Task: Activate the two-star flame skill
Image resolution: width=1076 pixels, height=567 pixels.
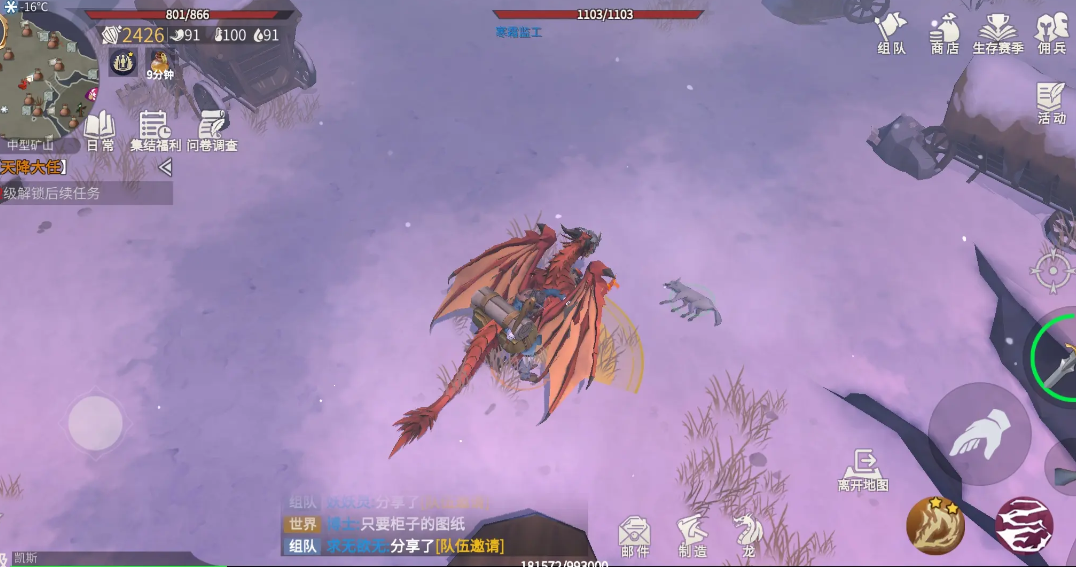Action: 935,526
